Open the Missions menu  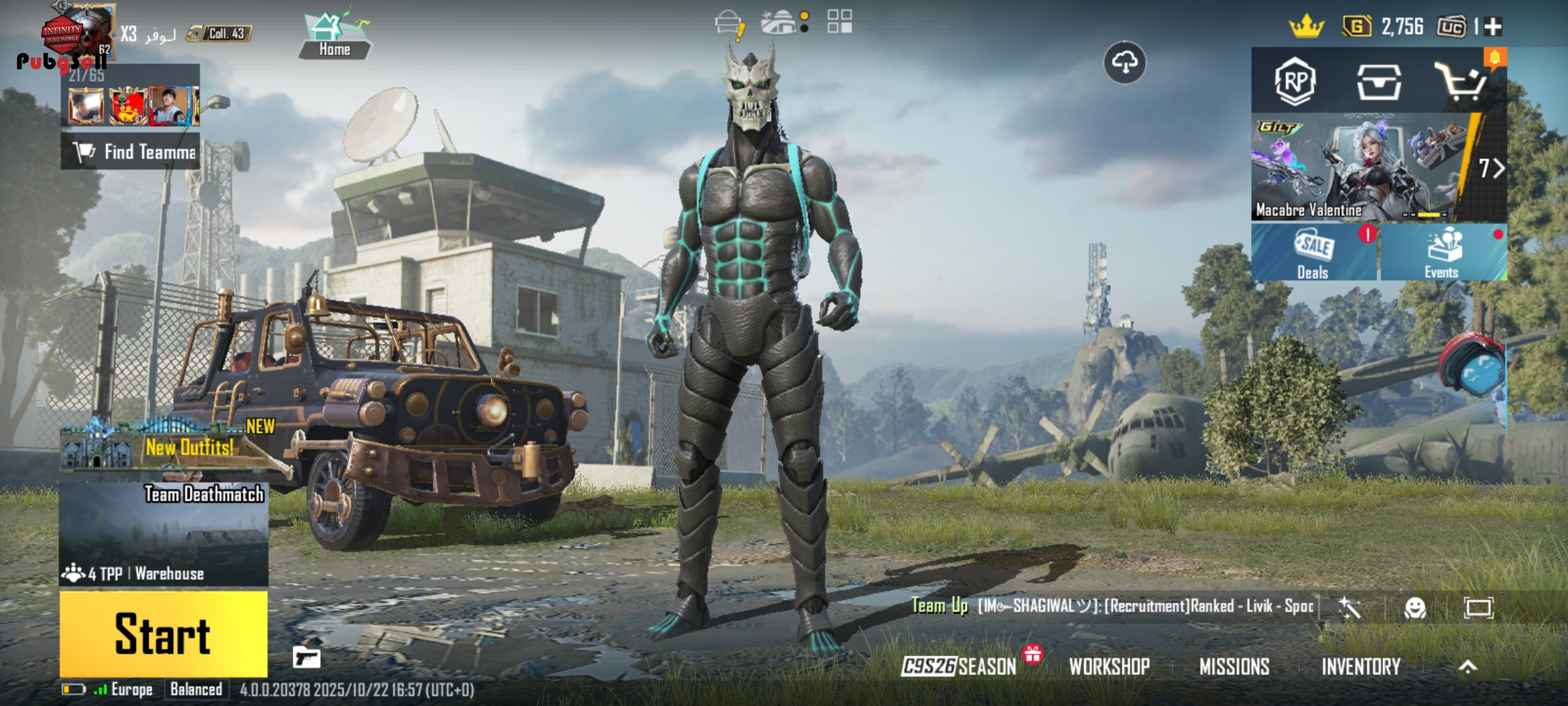pyautogui.click(x=1234, y=666)
